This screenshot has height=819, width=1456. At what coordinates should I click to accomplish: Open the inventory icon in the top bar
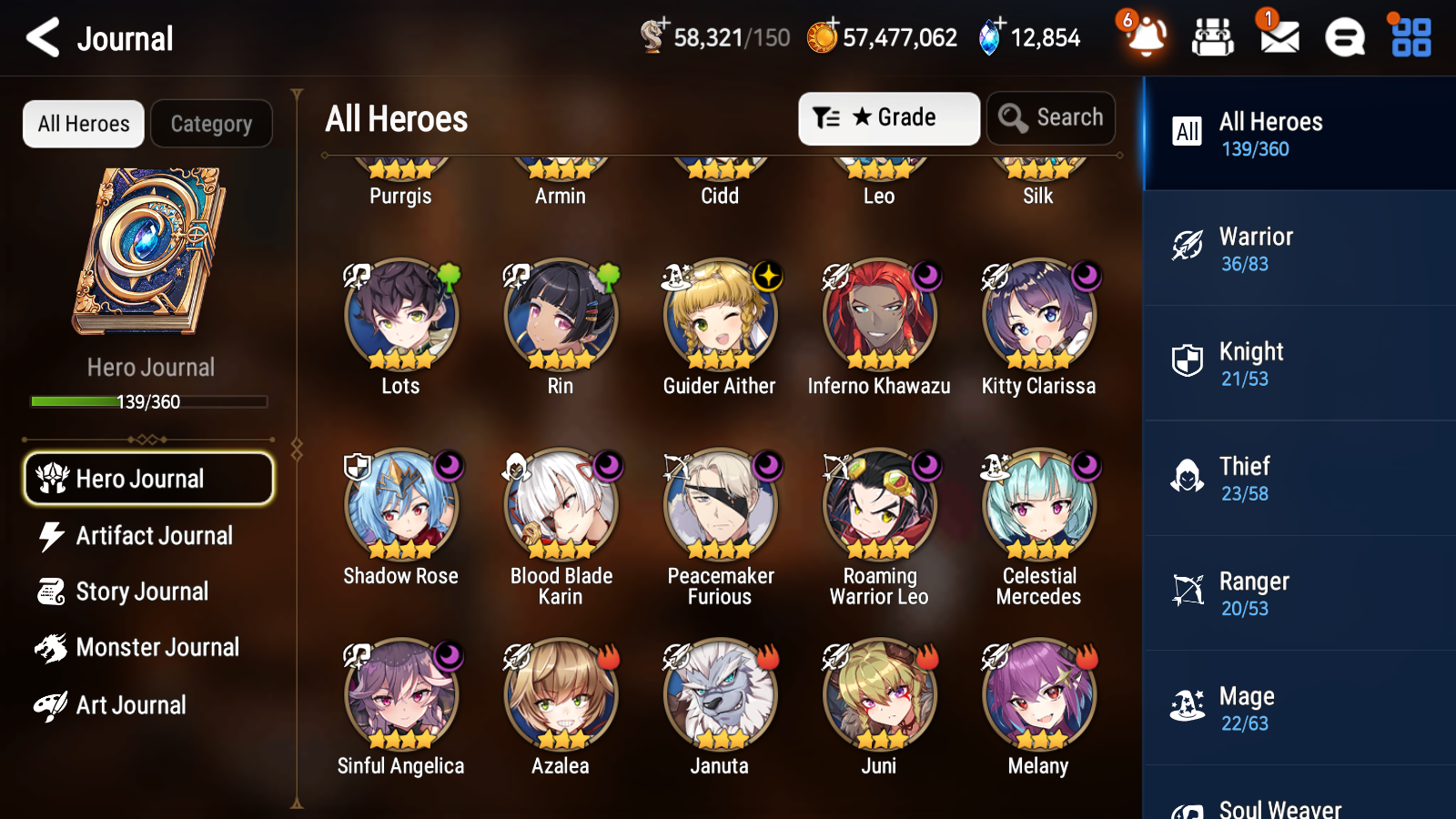[x=1212, y=37]
